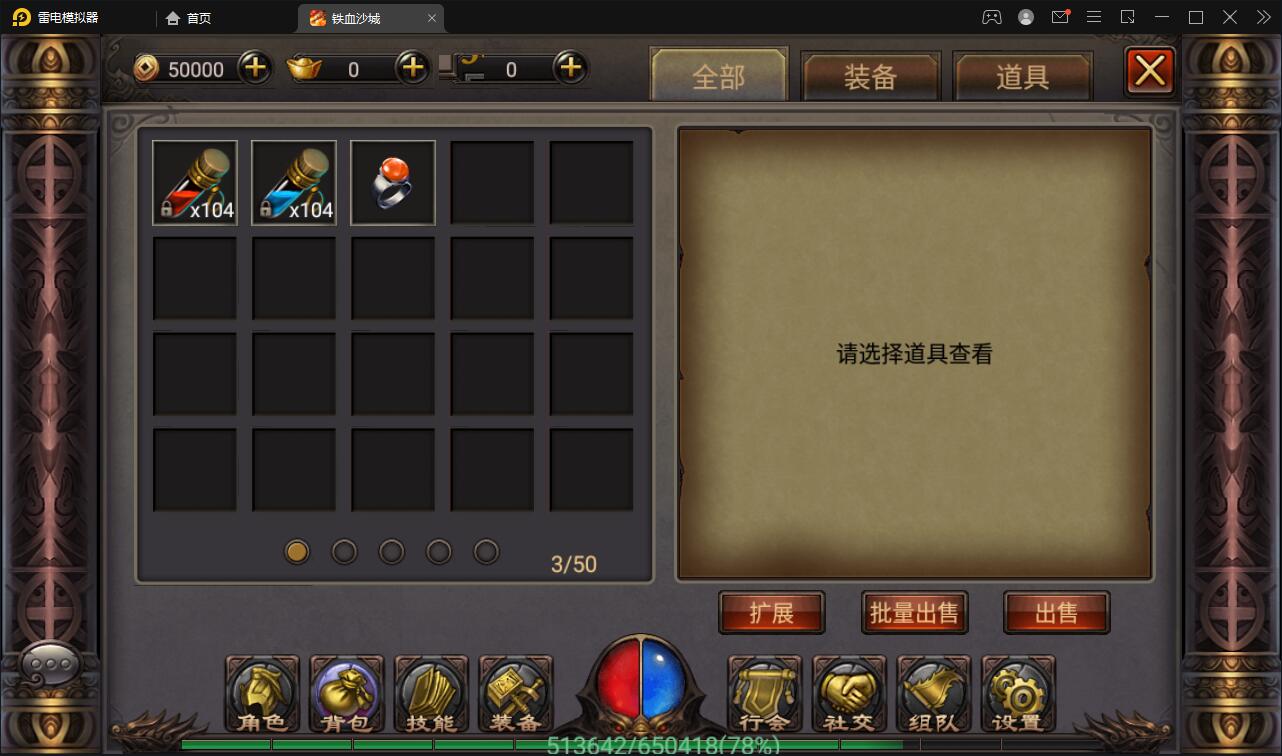Image resolution: width=1282 pixels, height=756 pixels.
Task: Switch to the 道具 item tab
Action: coord(1022,76)
